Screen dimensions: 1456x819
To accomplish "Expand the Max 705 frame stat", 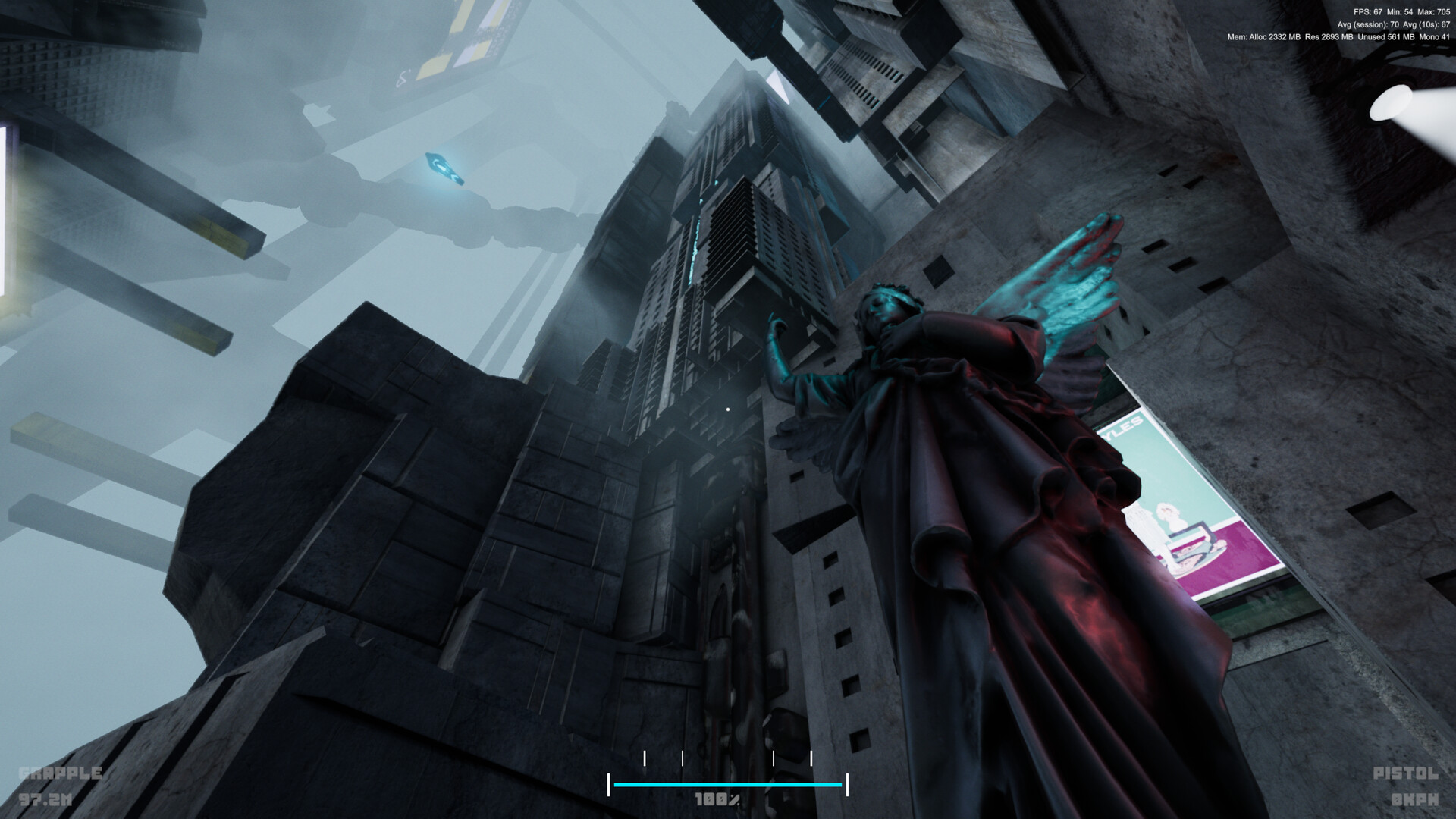I will [1435, 12].
